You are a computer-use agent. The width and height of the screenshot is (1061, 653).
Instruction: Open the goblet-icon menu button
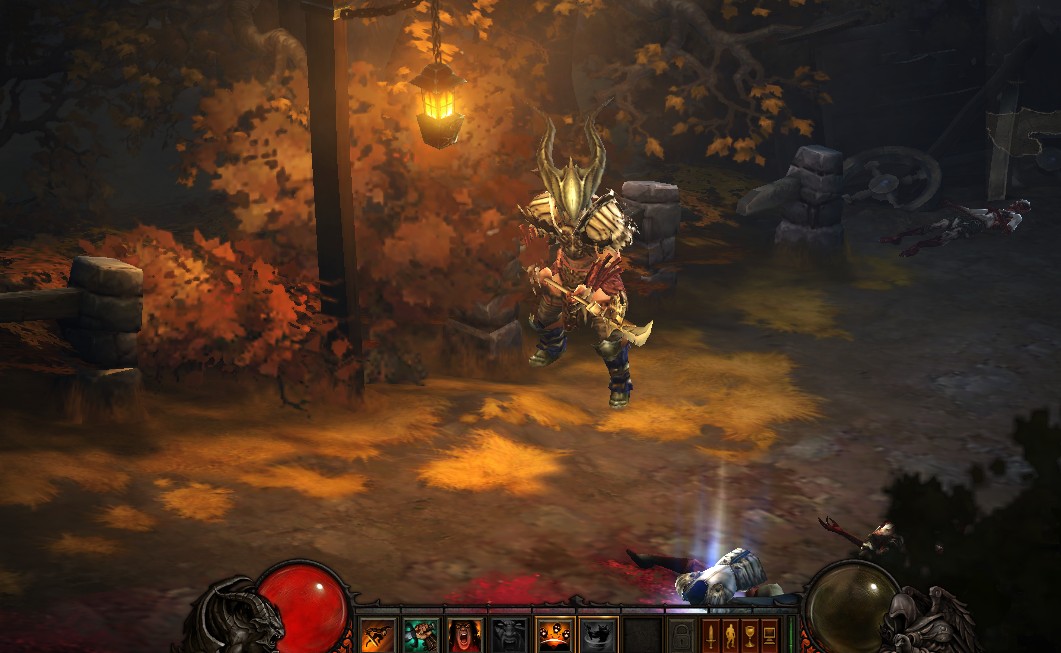(750, 635)
